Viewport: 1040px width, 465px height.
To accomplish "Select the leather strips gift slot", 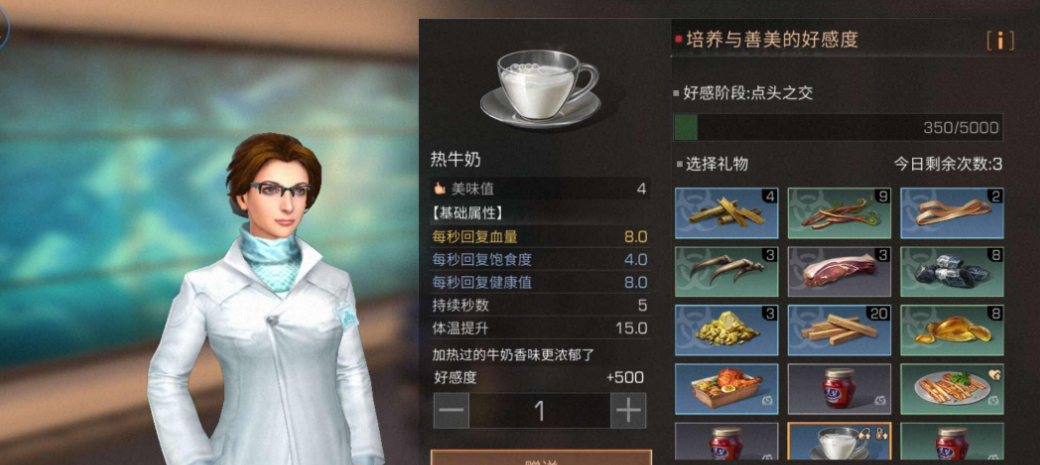I will [952, 212].
